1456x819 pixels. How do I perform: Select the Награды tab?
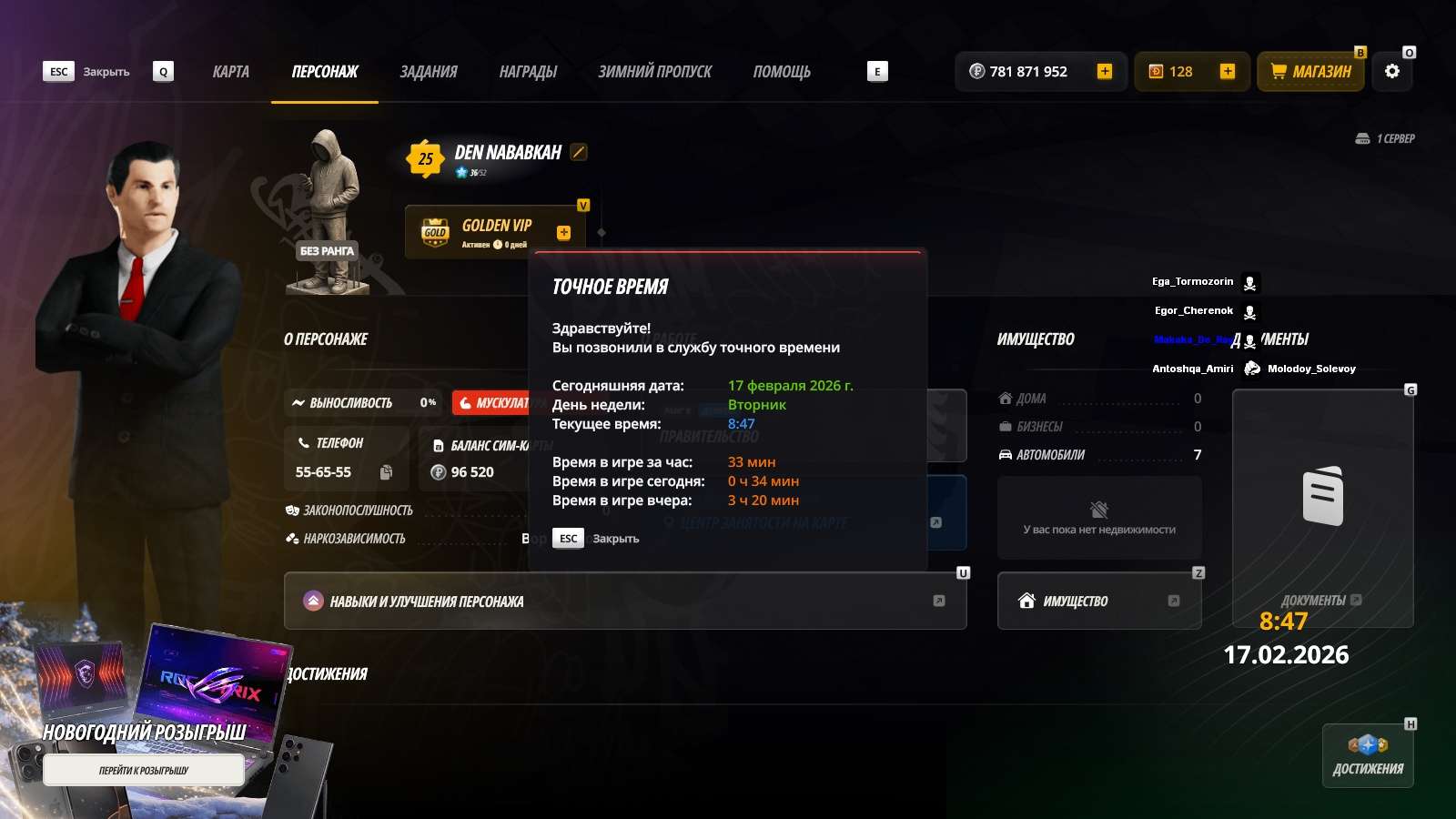click(x=528, y=72)
